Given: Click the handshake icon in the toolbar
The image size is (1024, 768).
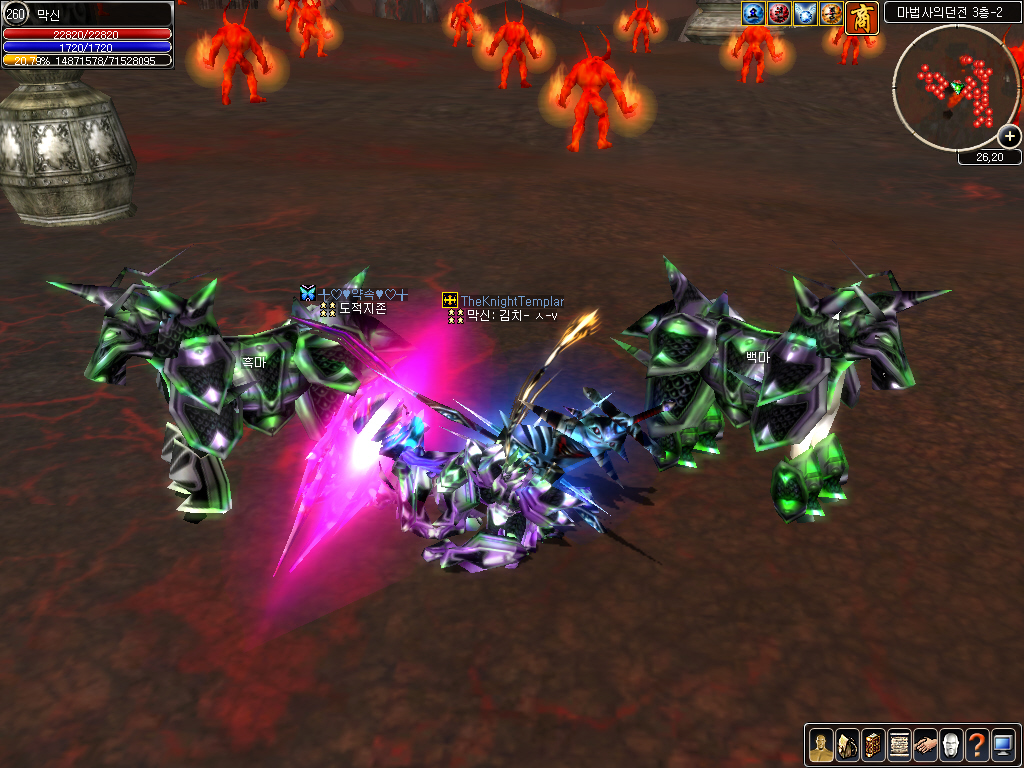Looking at the screenshot, I should point(925,744).
